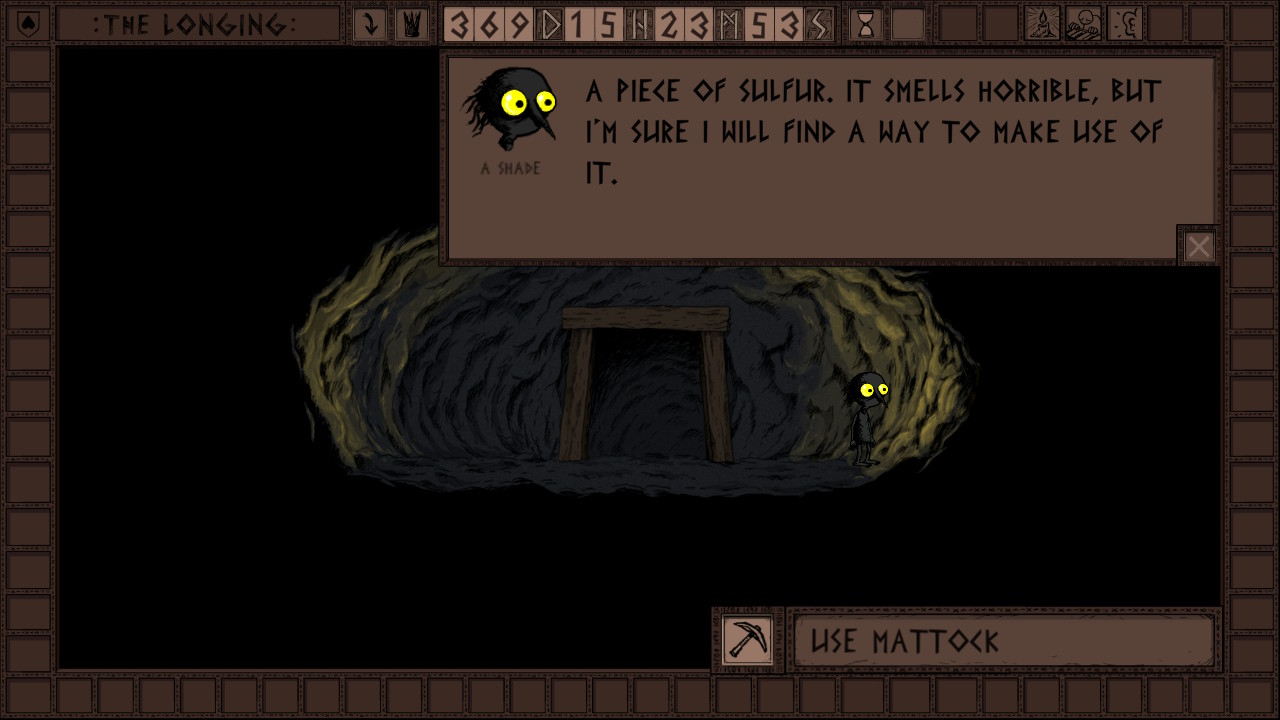Activate the listening ear icon
Viewport: 1280px width, 720px height.
[x=1125, y=24]
